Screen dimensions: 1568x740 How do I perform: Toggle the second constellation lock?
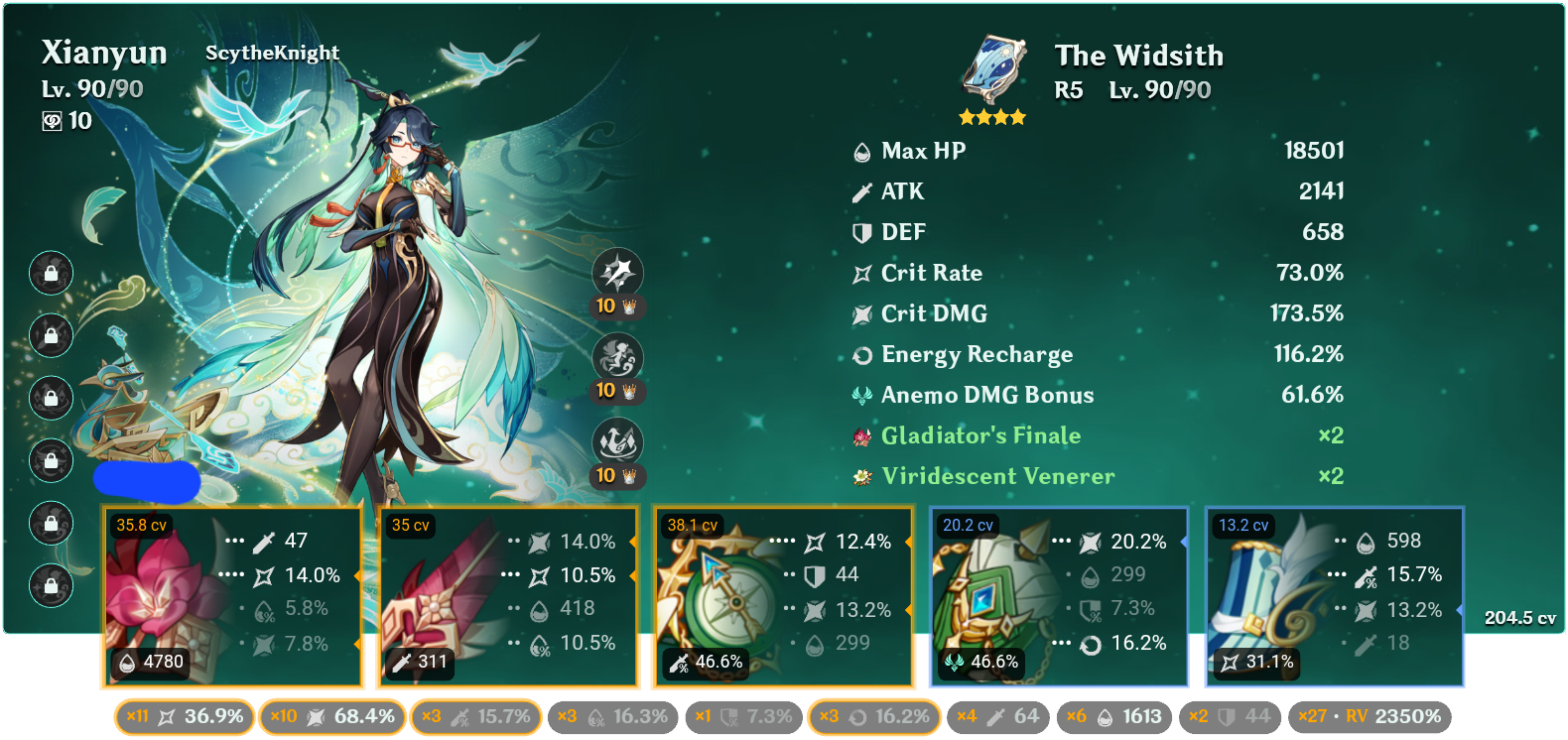click(51, 337)
